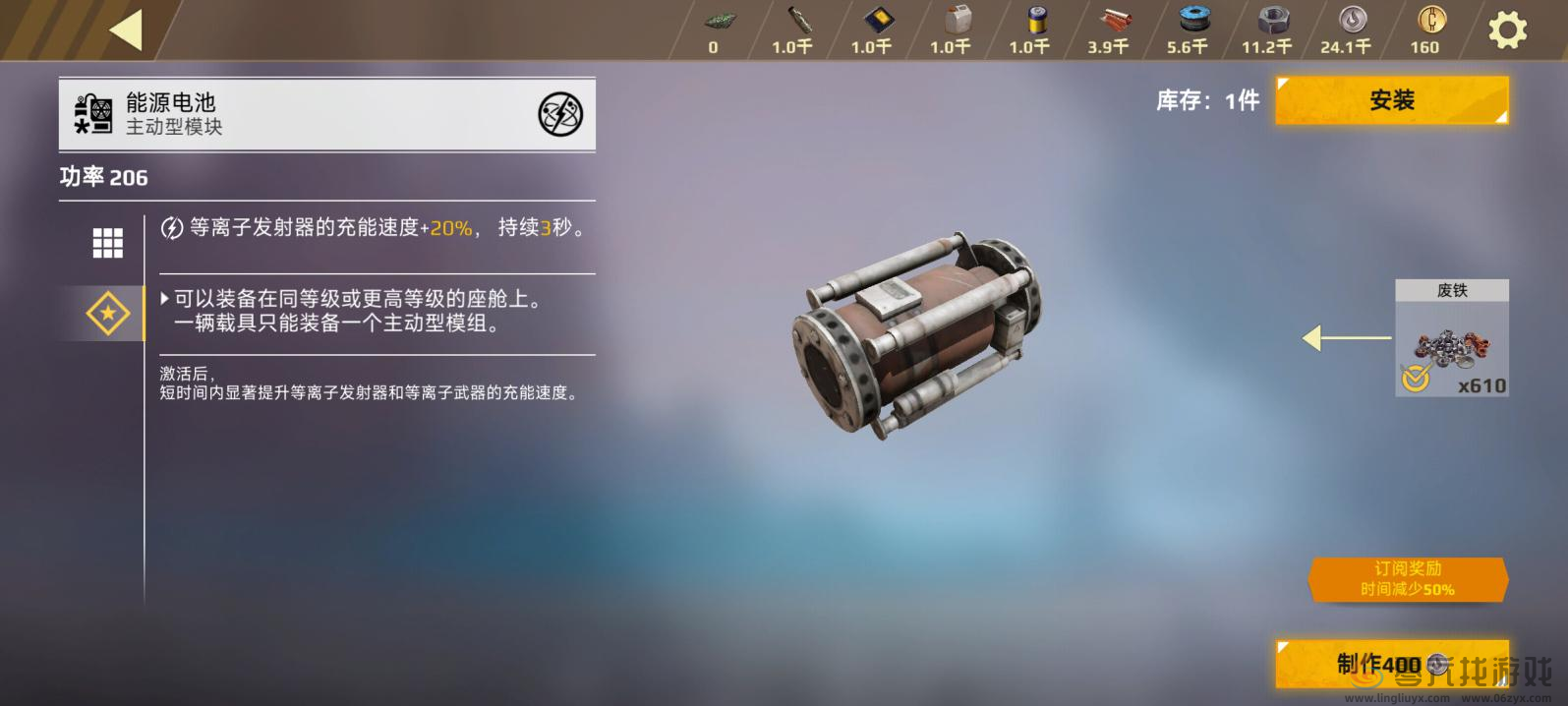Go back with the arrow button
The width and height of the screenshot is (1568, 706).
point(126,29)
